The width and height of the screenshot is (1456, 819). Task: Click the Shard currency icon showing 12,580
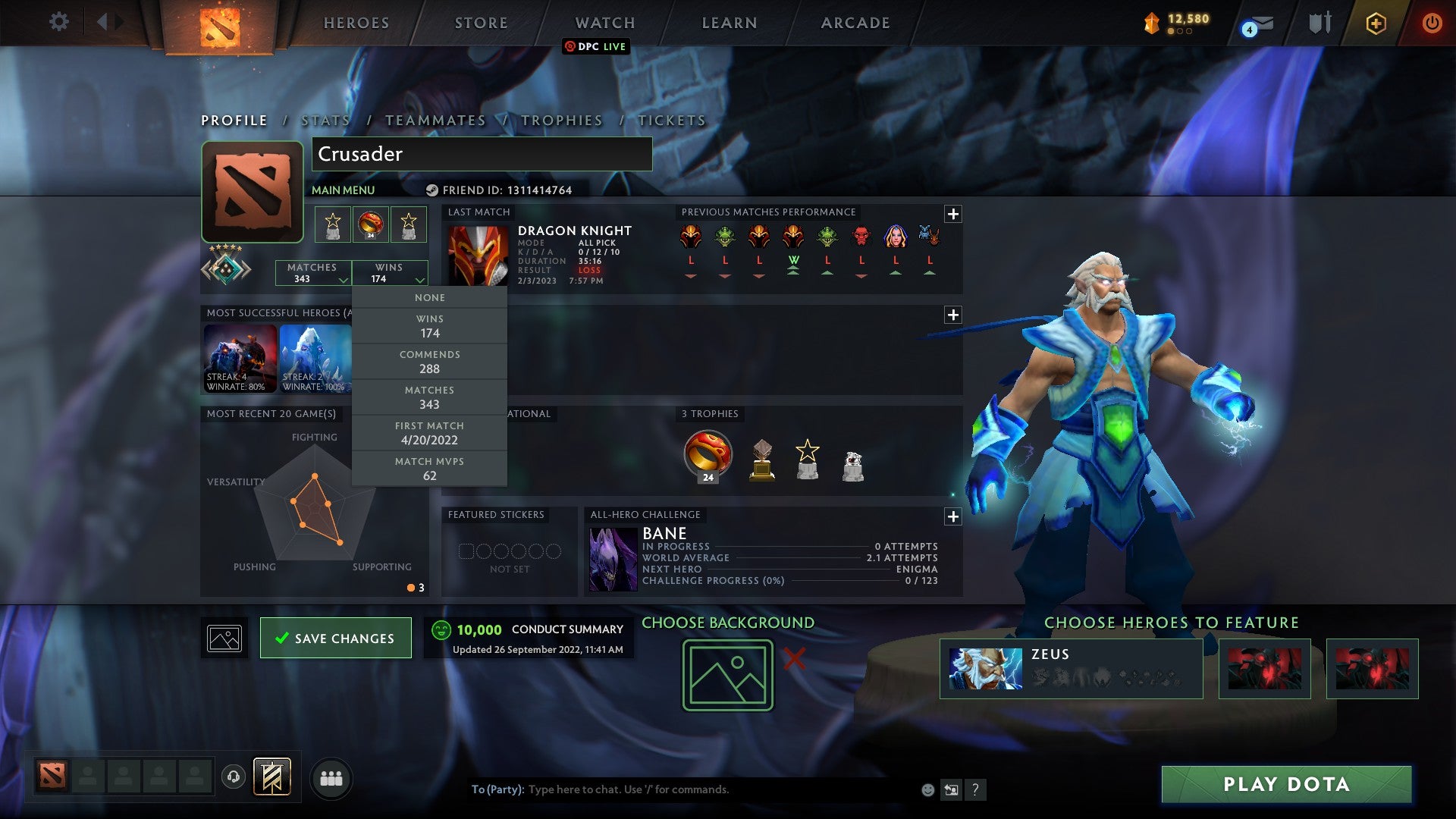1150,24
